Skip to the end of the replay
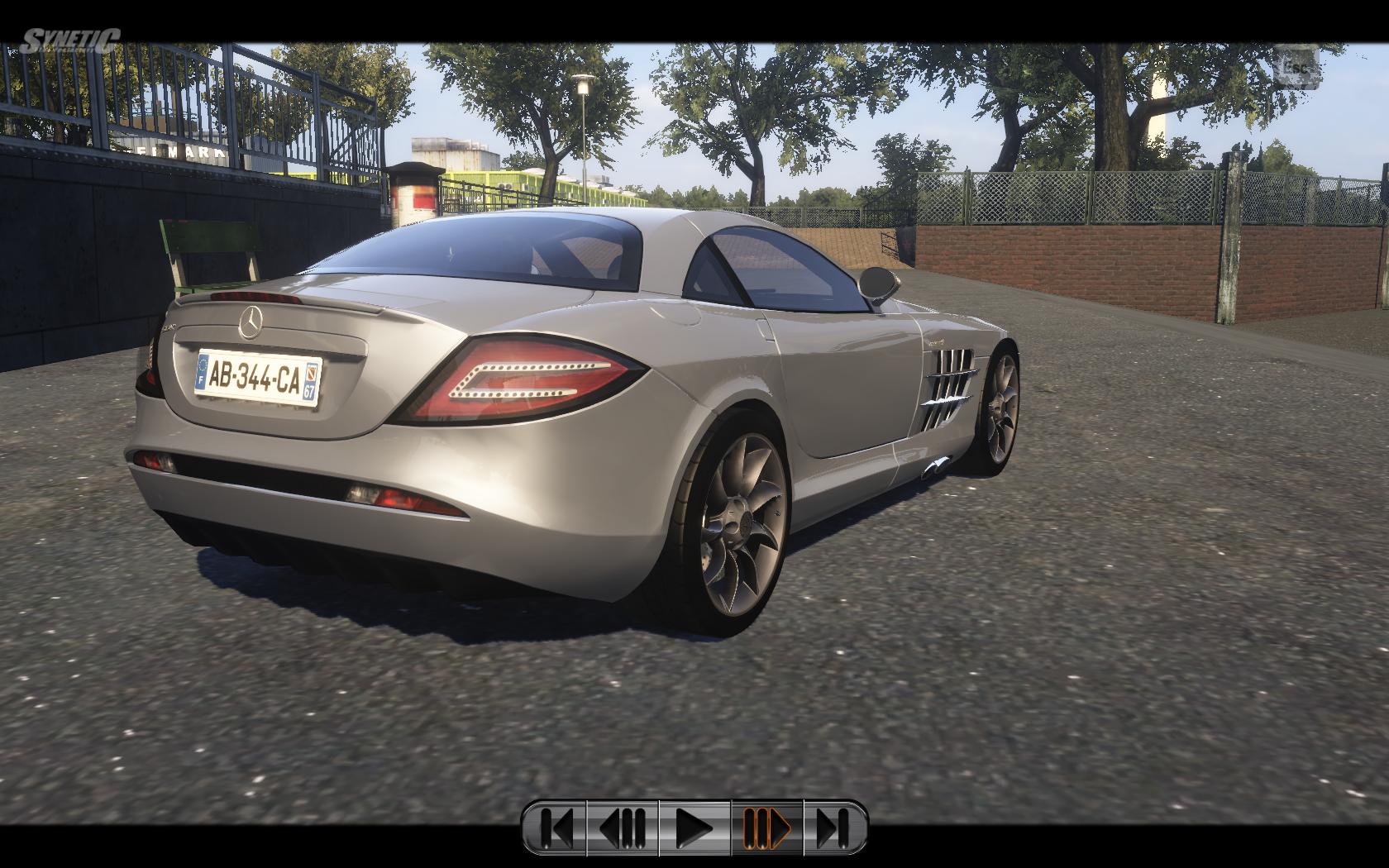The image size is (1389, 868). [x=833, y=827]
